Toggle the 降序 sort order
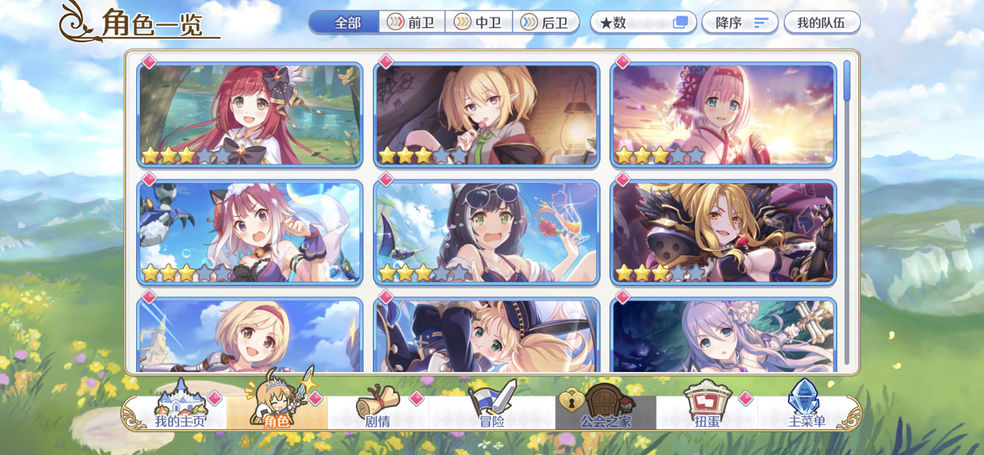 (740, 22)
